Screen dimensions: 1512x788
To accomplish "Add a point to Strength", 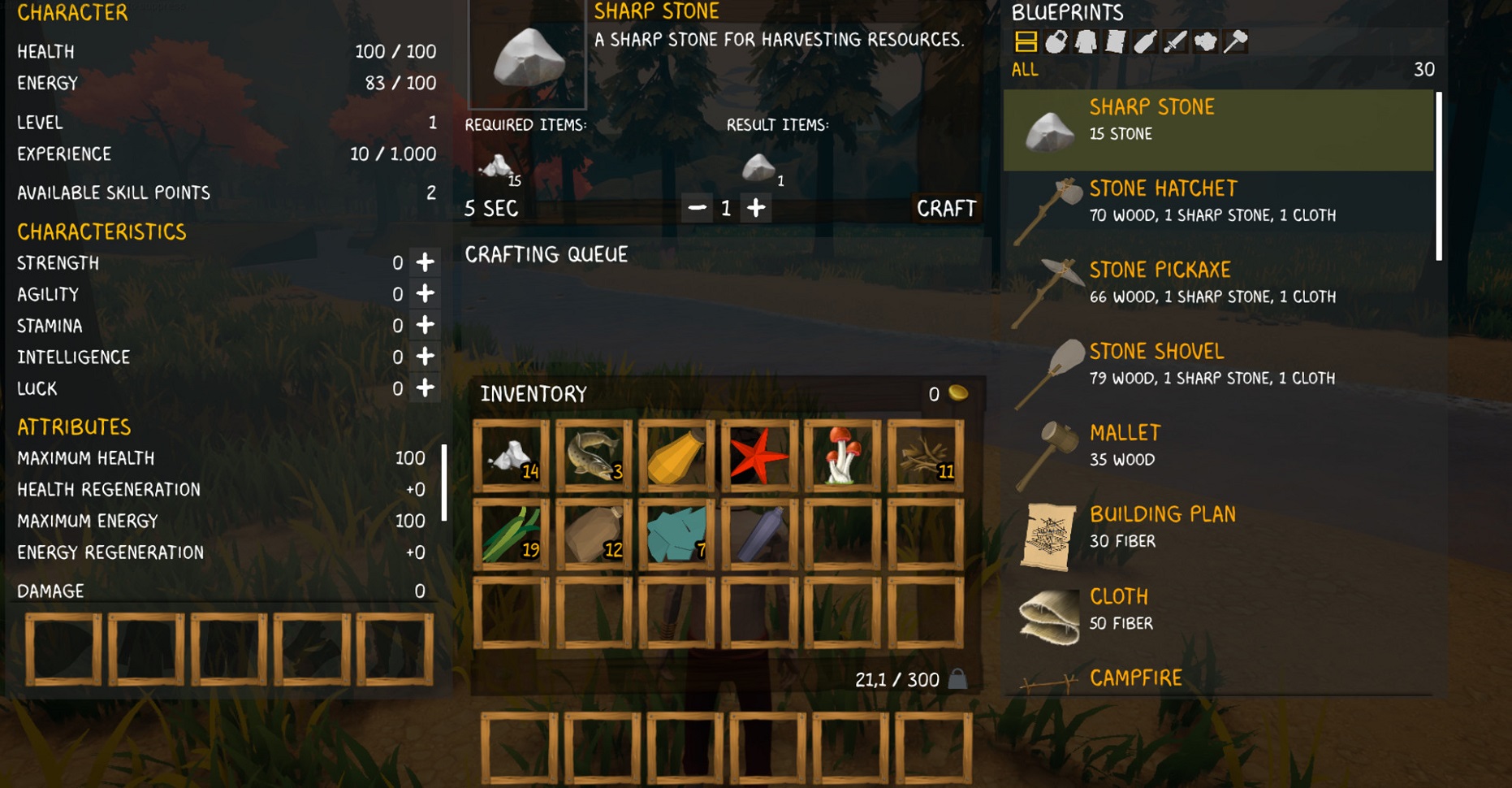I will point(425,262).
